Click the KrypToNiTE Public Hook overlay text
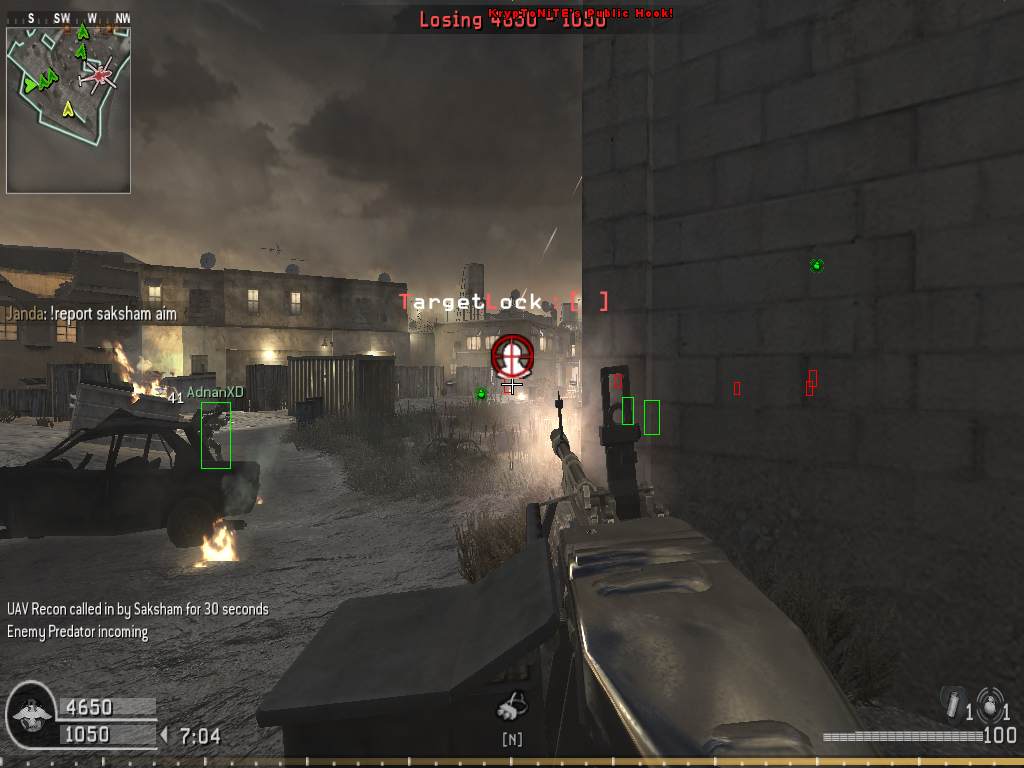This screenshot has width=1024, height=768. coord(581,13)
